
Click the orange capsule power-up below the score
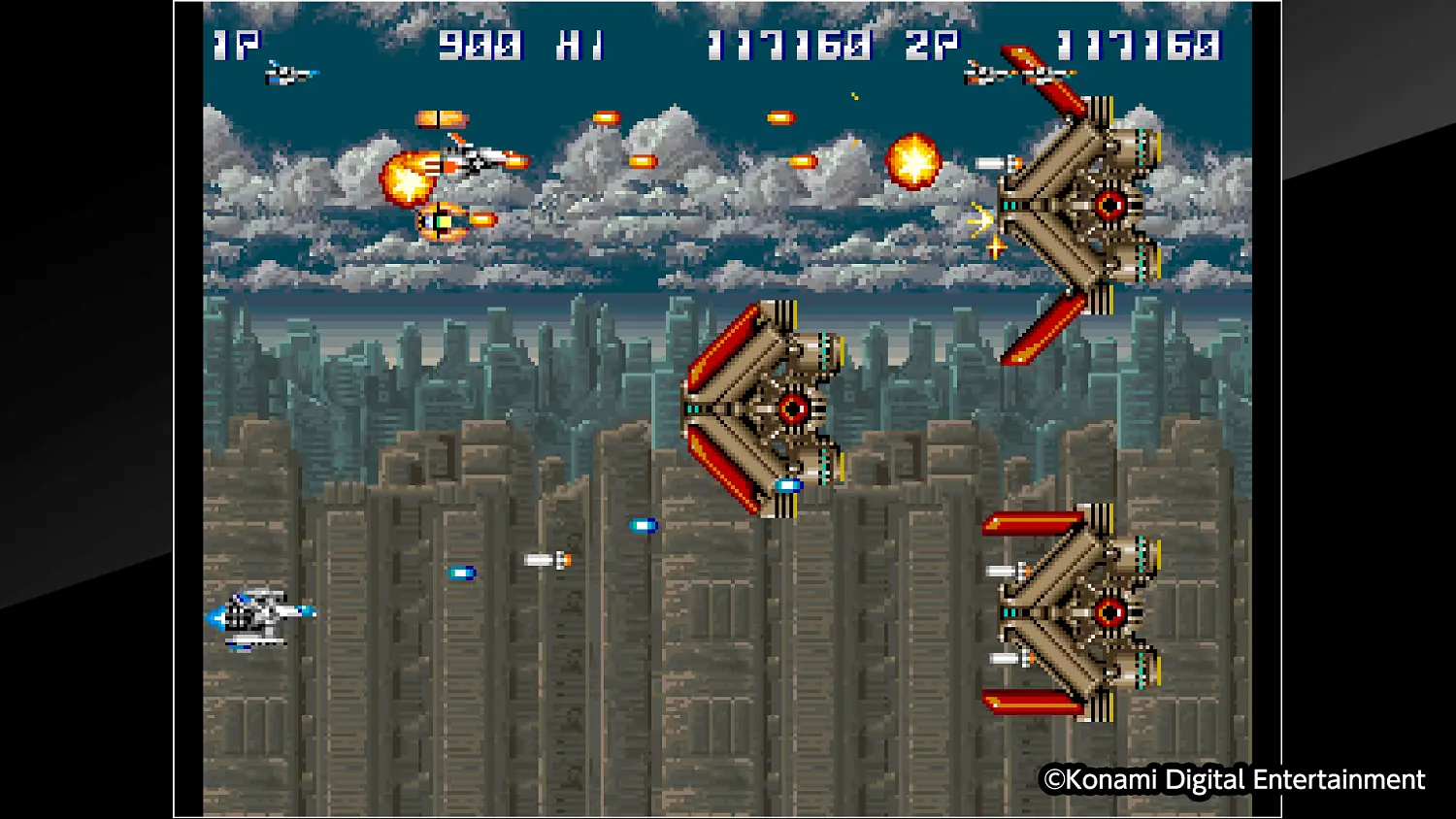tap(442, 116)
